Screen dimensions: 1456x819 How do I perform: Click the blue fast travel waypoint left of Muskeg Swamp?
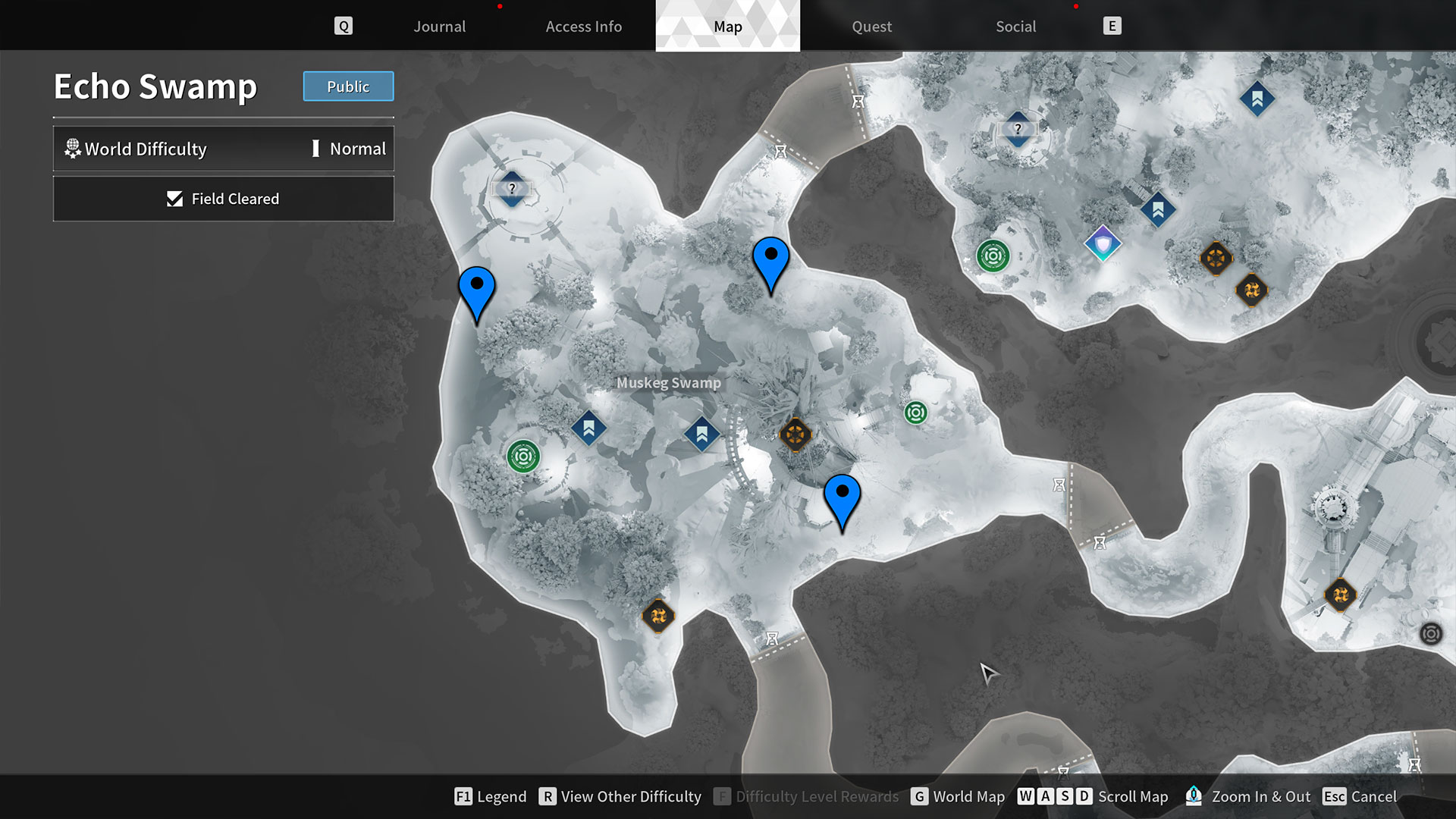pyautogui.click(x=588, y=427)
